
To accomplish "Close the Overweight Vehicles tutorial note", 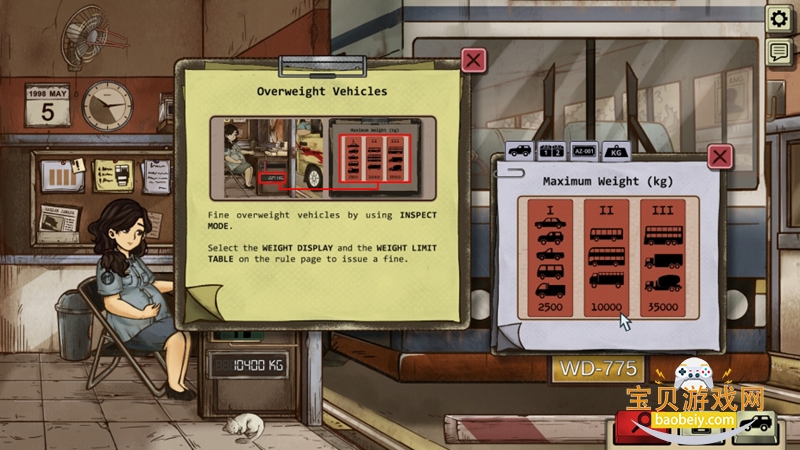I will [x=474, y=60].
